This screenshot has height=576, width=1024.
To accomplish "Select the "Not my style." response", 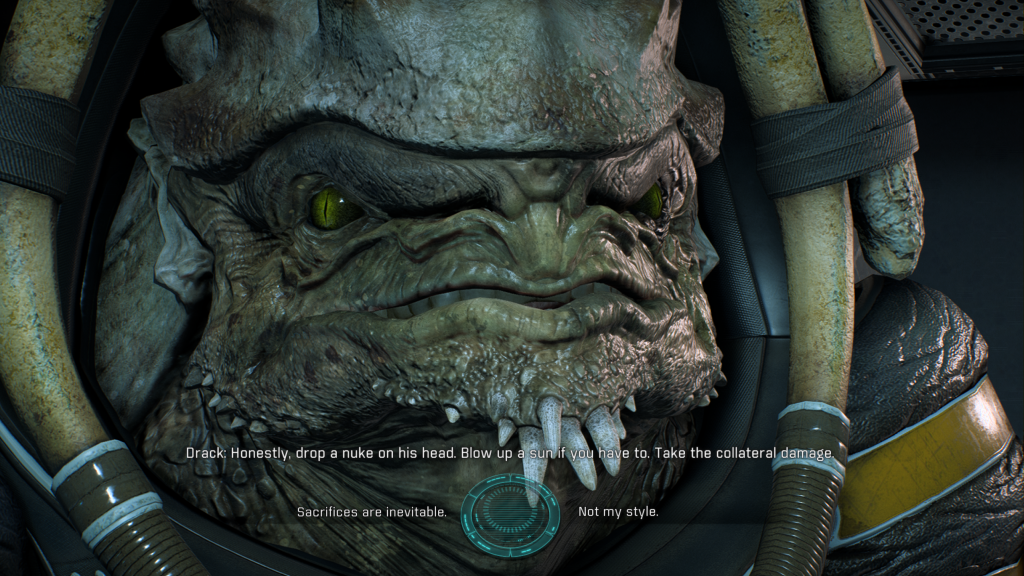I will click(618, 513).
